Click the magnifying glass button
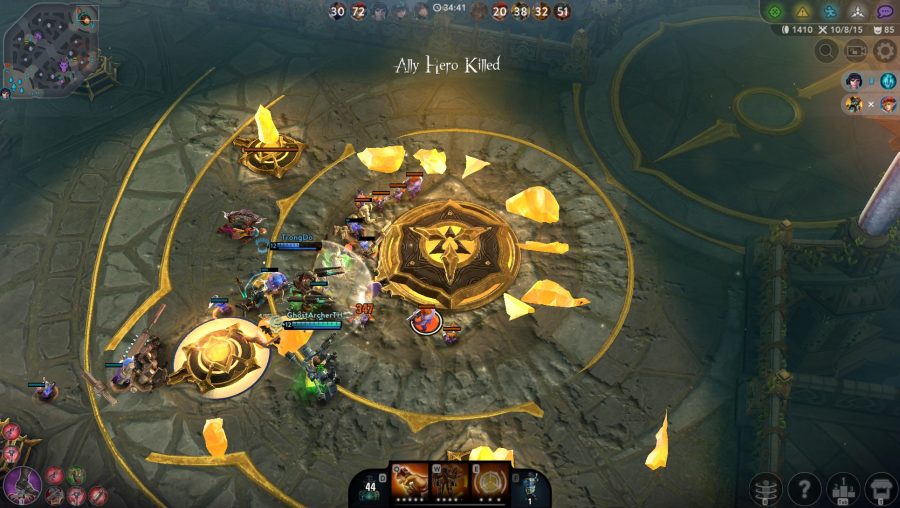Viewport: 900px width, 508px height. click(x=826, y=51)
